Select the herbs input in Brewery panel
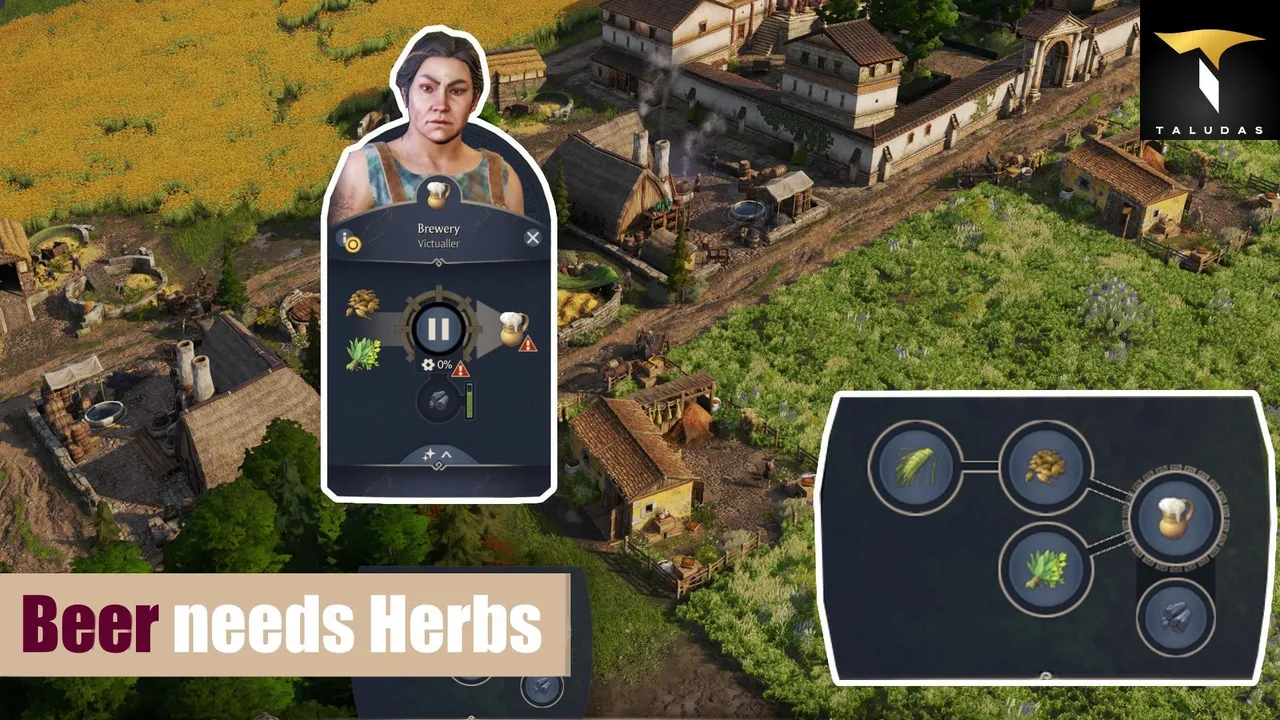This screenshot has height=720, width=1280. tap(362, 353)
